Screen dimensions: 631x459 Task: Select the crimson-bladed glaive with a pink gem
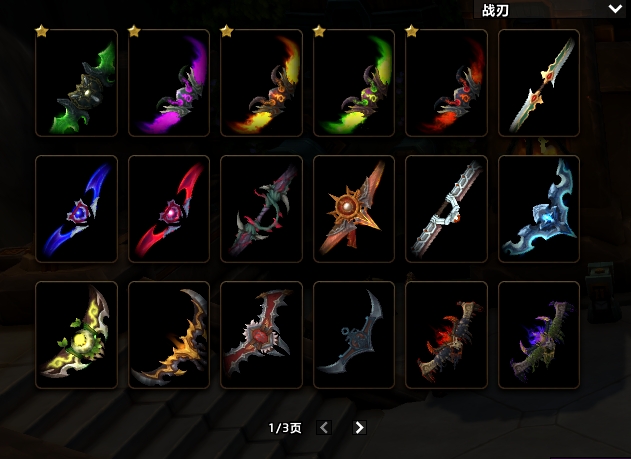169,209
